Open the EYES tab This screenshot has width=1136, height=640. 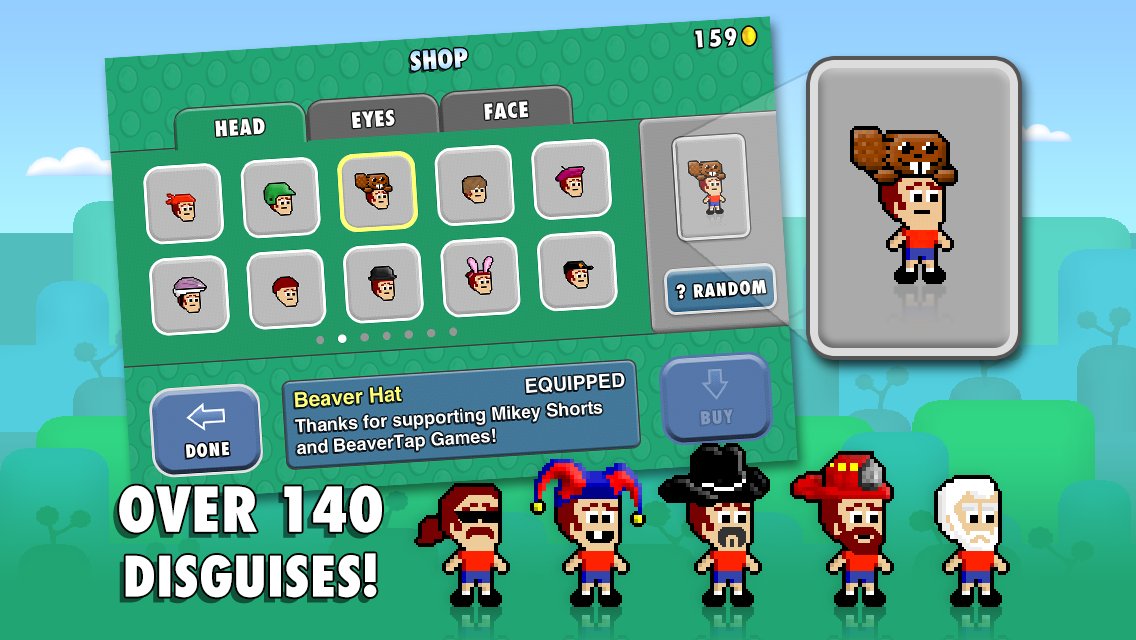(x=373, y=119)
